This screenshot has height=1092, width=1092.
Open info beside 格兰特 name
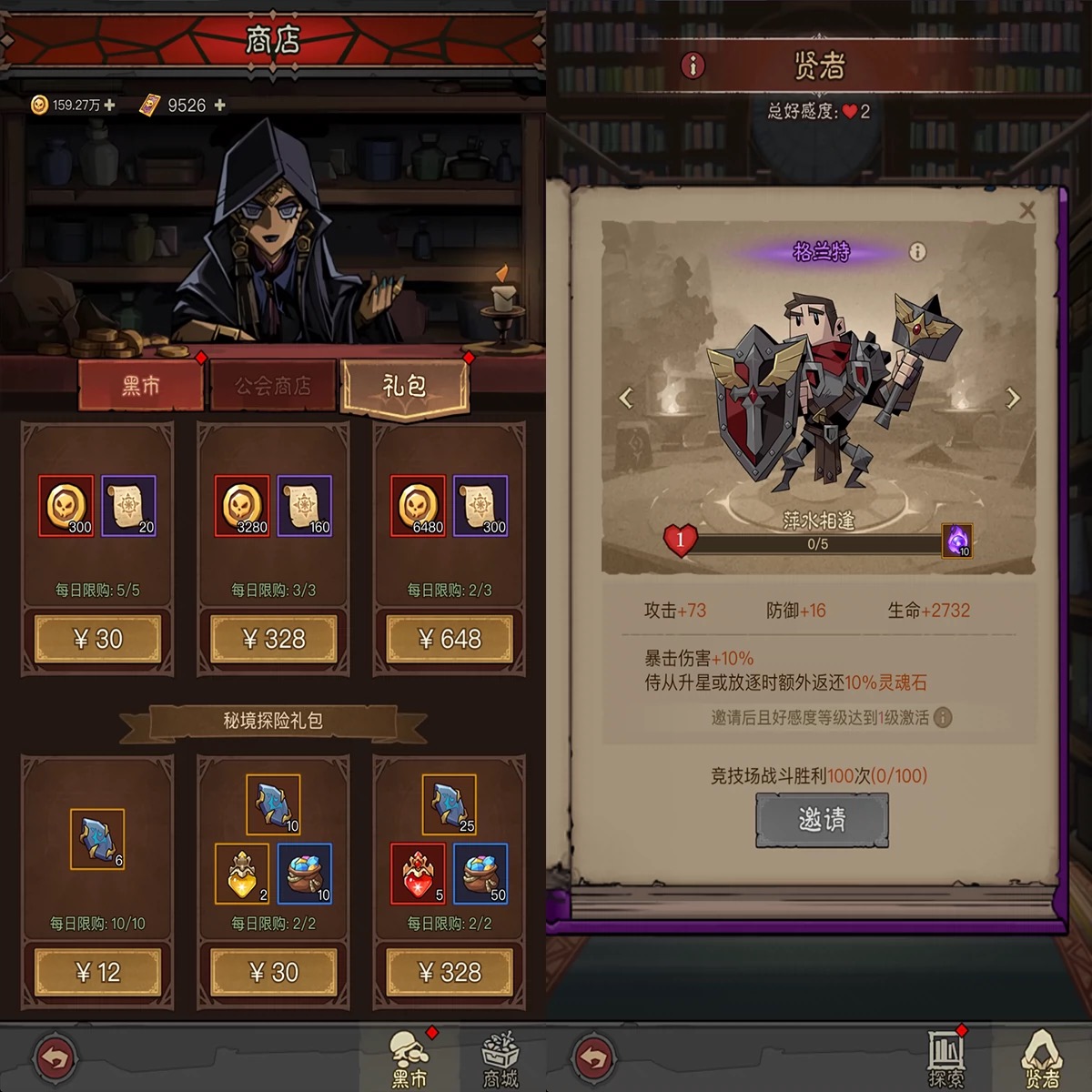[917, 252]
